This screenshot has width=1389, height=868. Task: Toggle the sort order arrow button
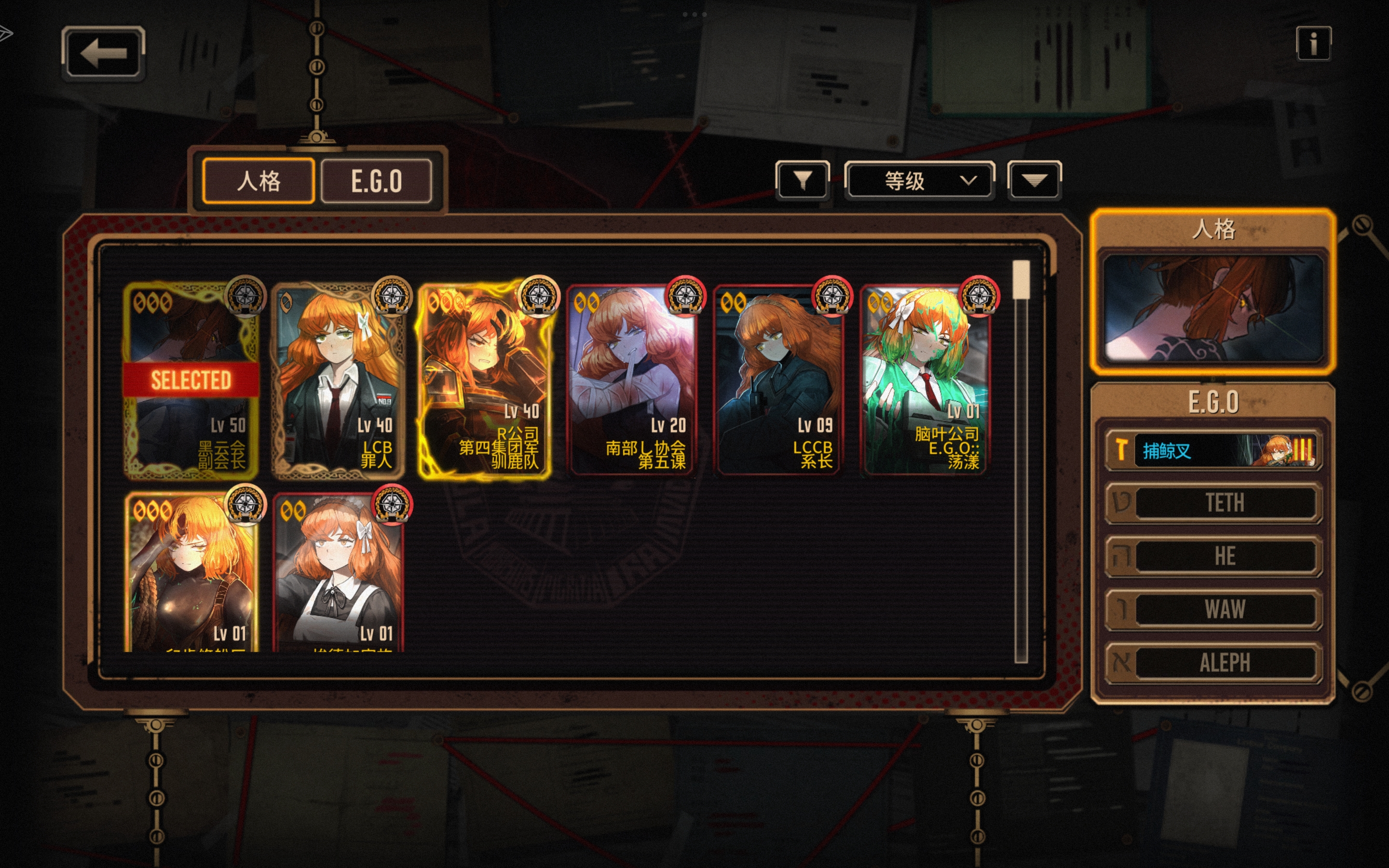[1035, 180]
